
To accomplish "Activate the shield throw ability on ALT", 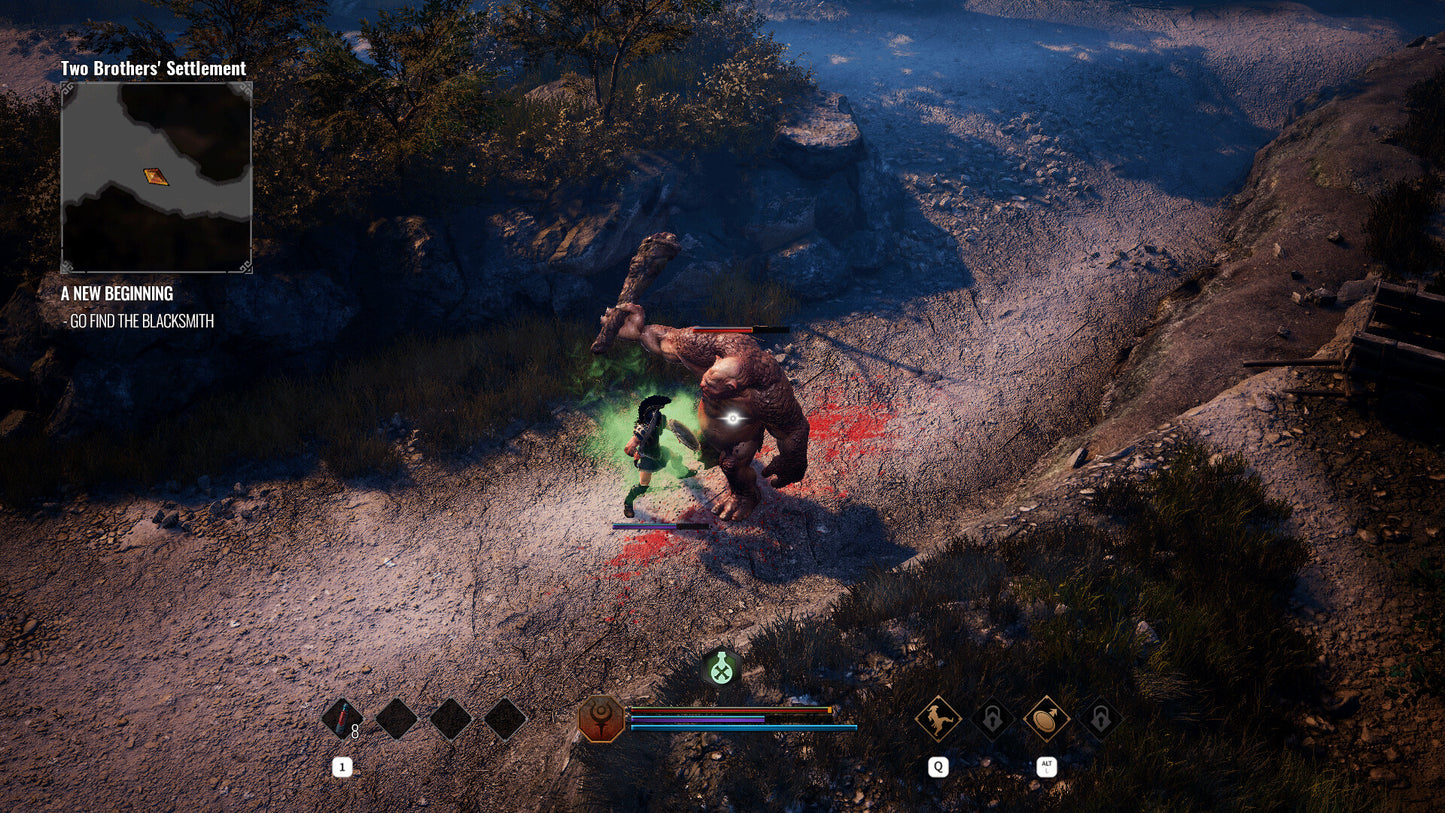I will click(x=1045, y=719).
